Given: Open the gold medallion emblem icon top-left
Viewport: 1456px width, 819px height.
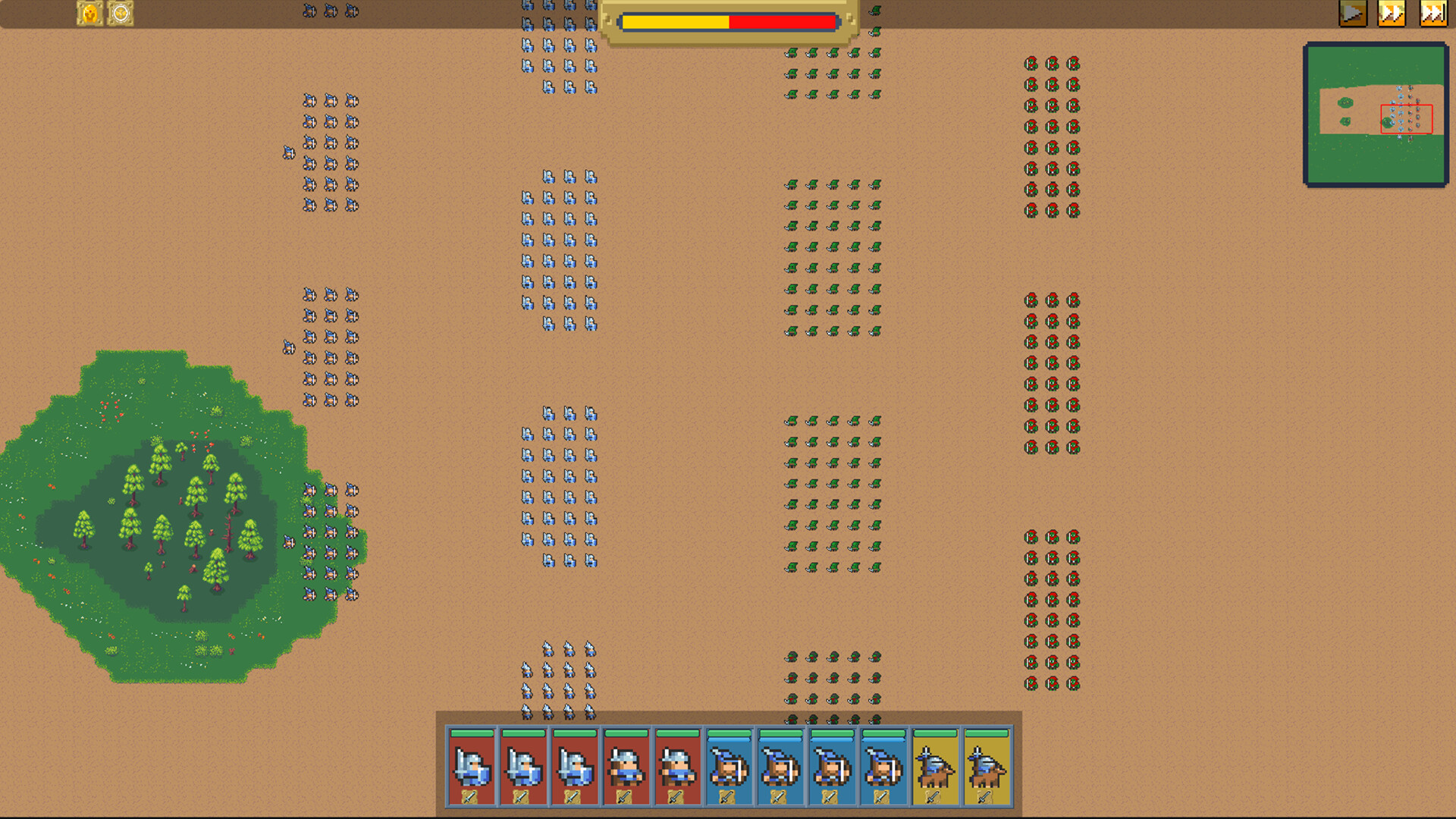Looking at the screenshot, I should pyautogui.click(x=121, y=14).
